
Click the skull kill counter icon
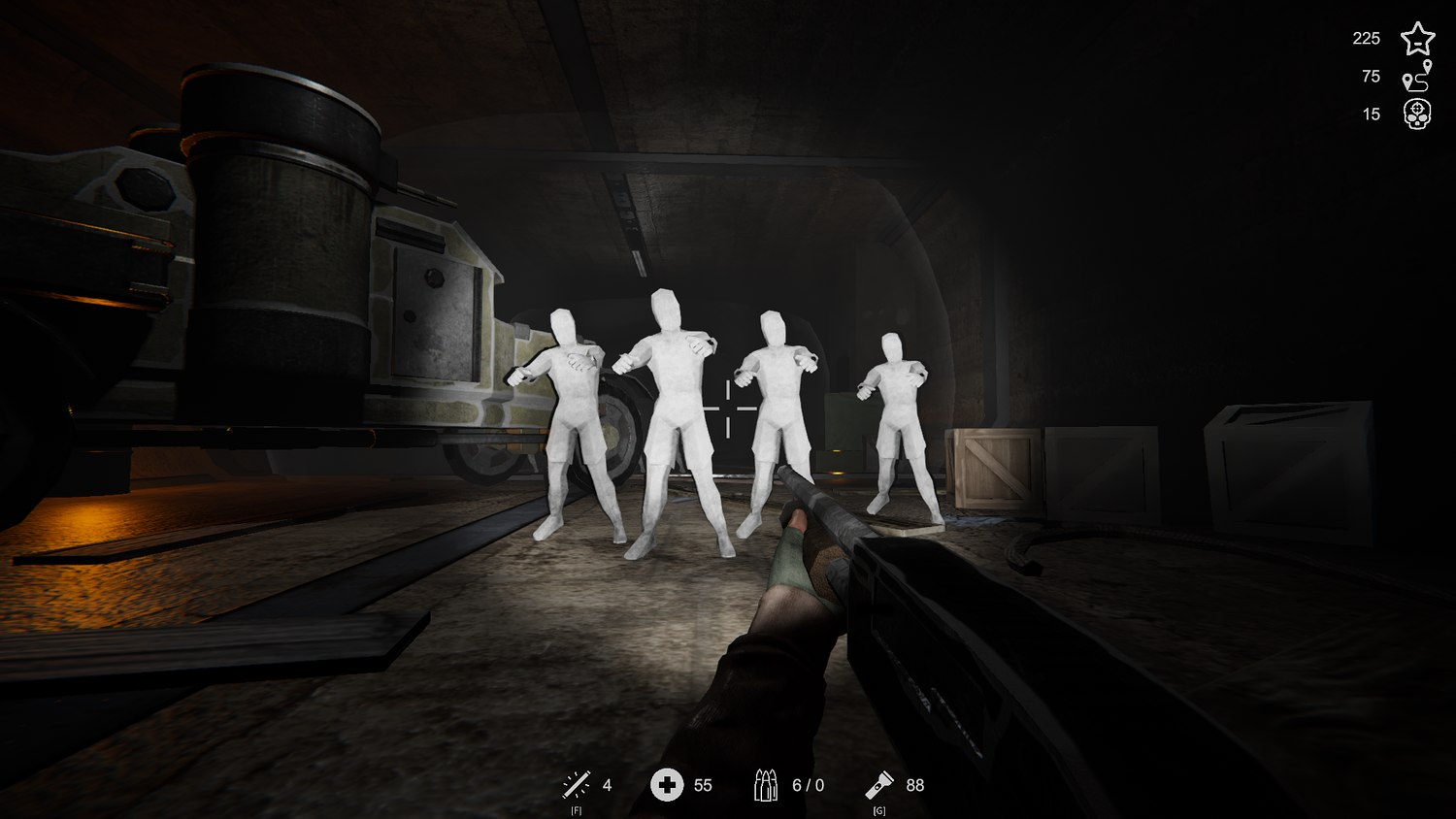(x=1417, y=115)
